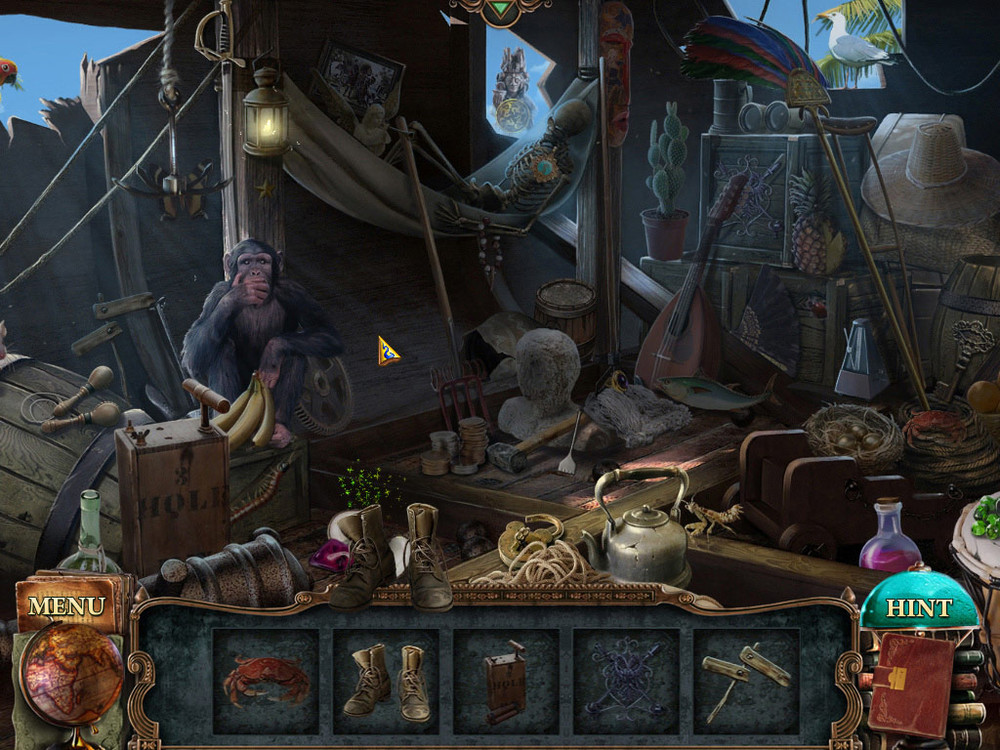
Task: Pick the crossed-swords emblem slot
Action: [x=626, y=682]
